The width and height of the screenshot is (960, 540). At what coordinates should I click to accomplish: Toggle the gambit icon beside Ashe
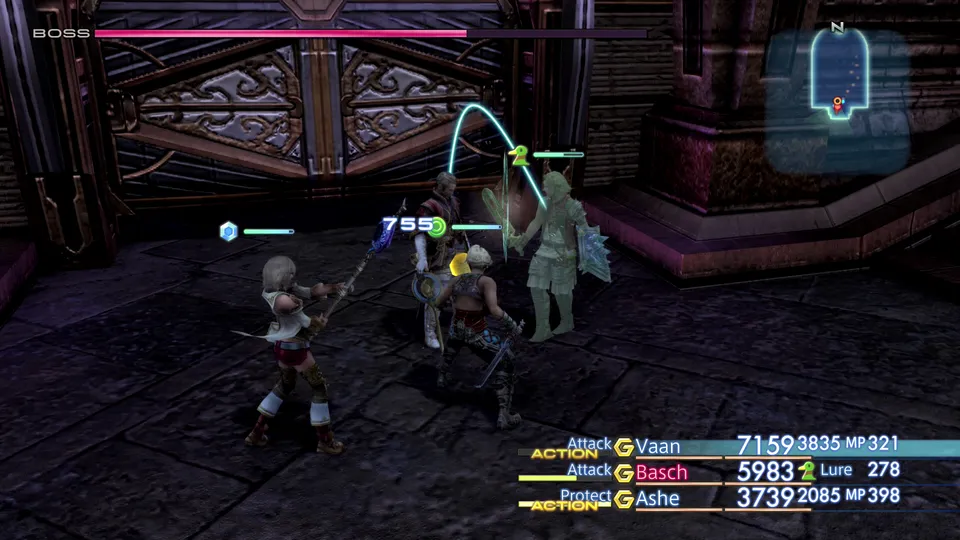(624, 498)
